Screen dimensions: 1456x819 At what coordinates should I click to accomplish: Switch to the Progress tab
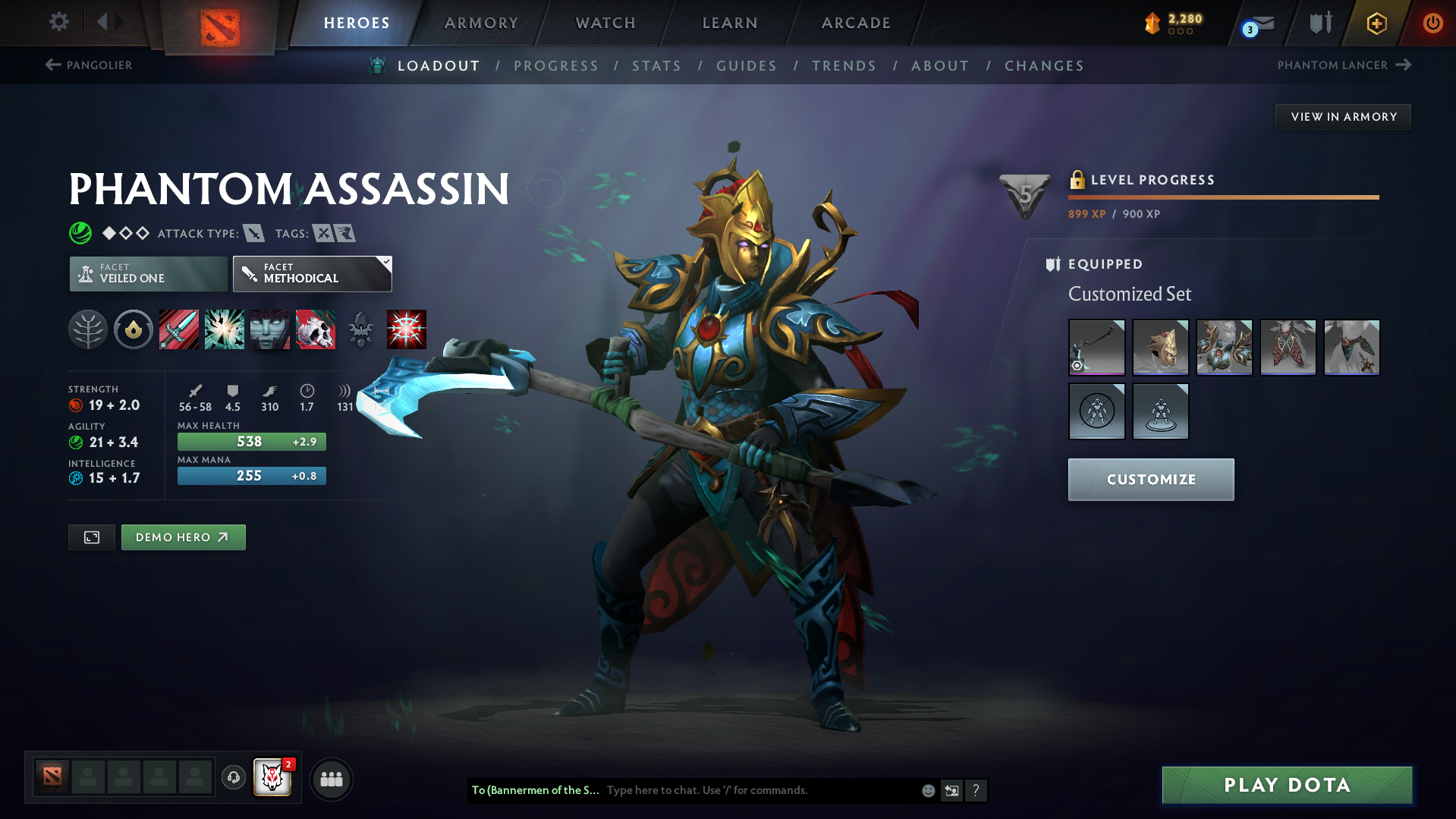[x=556, y=66]
